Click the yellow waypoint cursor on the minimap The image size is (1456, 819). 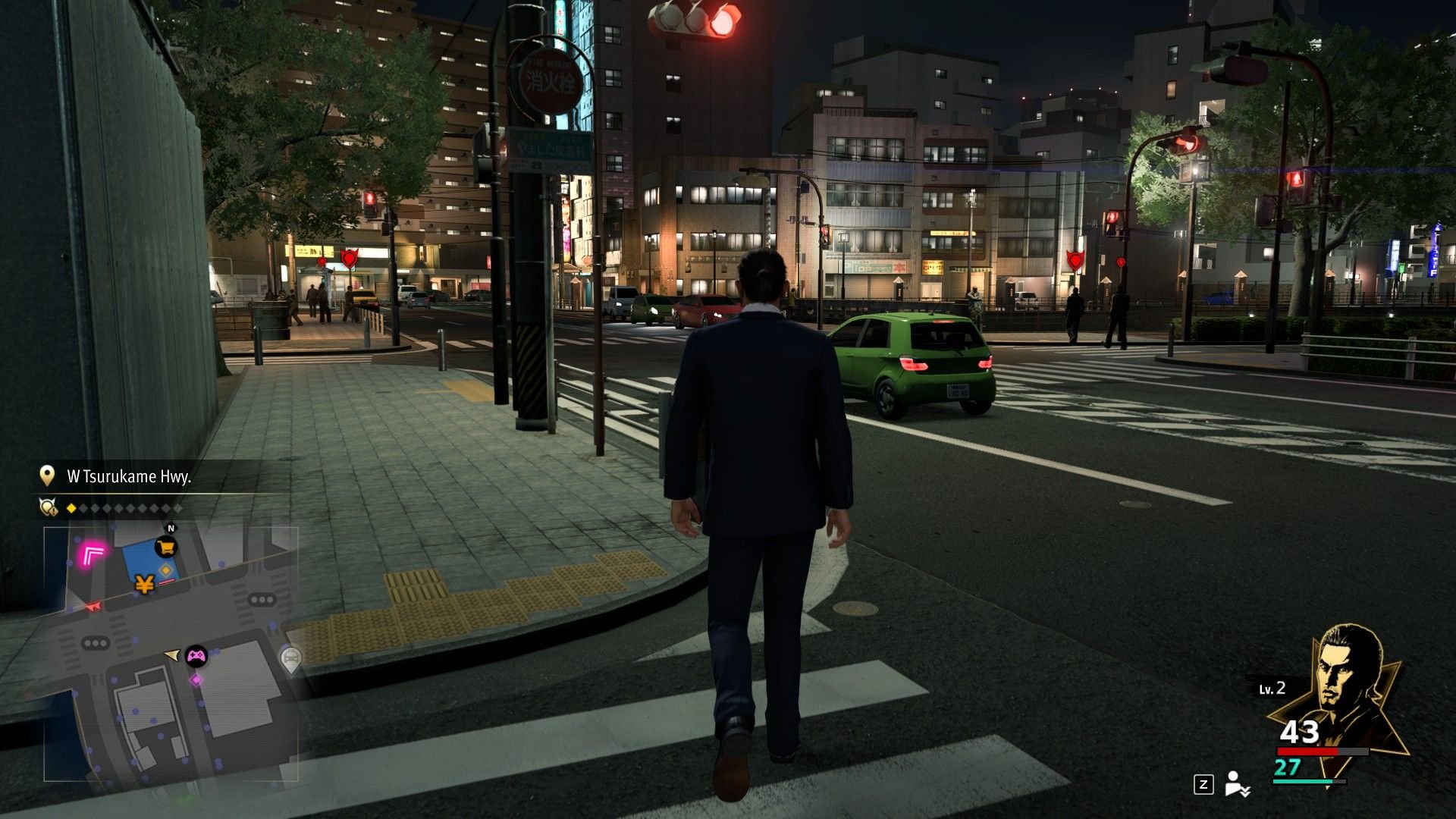click(172, 655)
